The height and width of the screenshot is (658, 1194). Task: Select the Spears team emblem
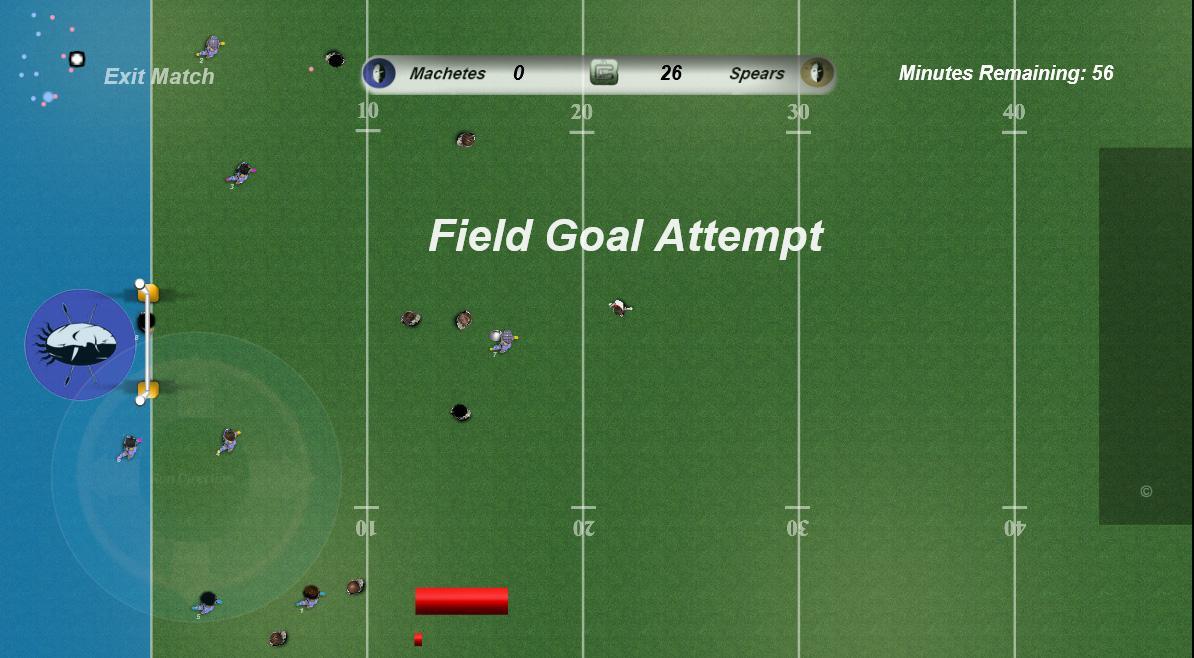(x=817, y=73)
